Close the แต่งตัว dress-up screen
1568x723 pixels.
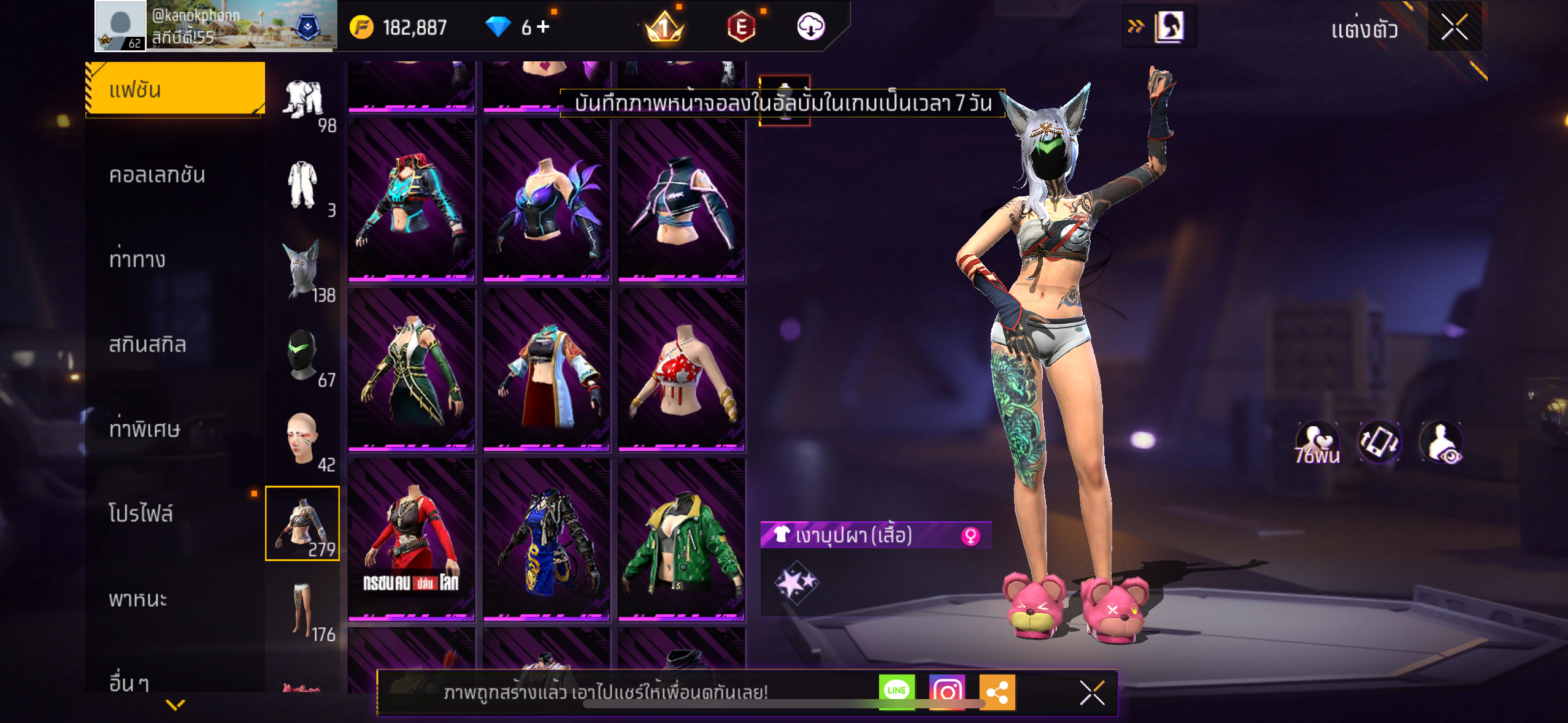click(x=1454, y=27)
